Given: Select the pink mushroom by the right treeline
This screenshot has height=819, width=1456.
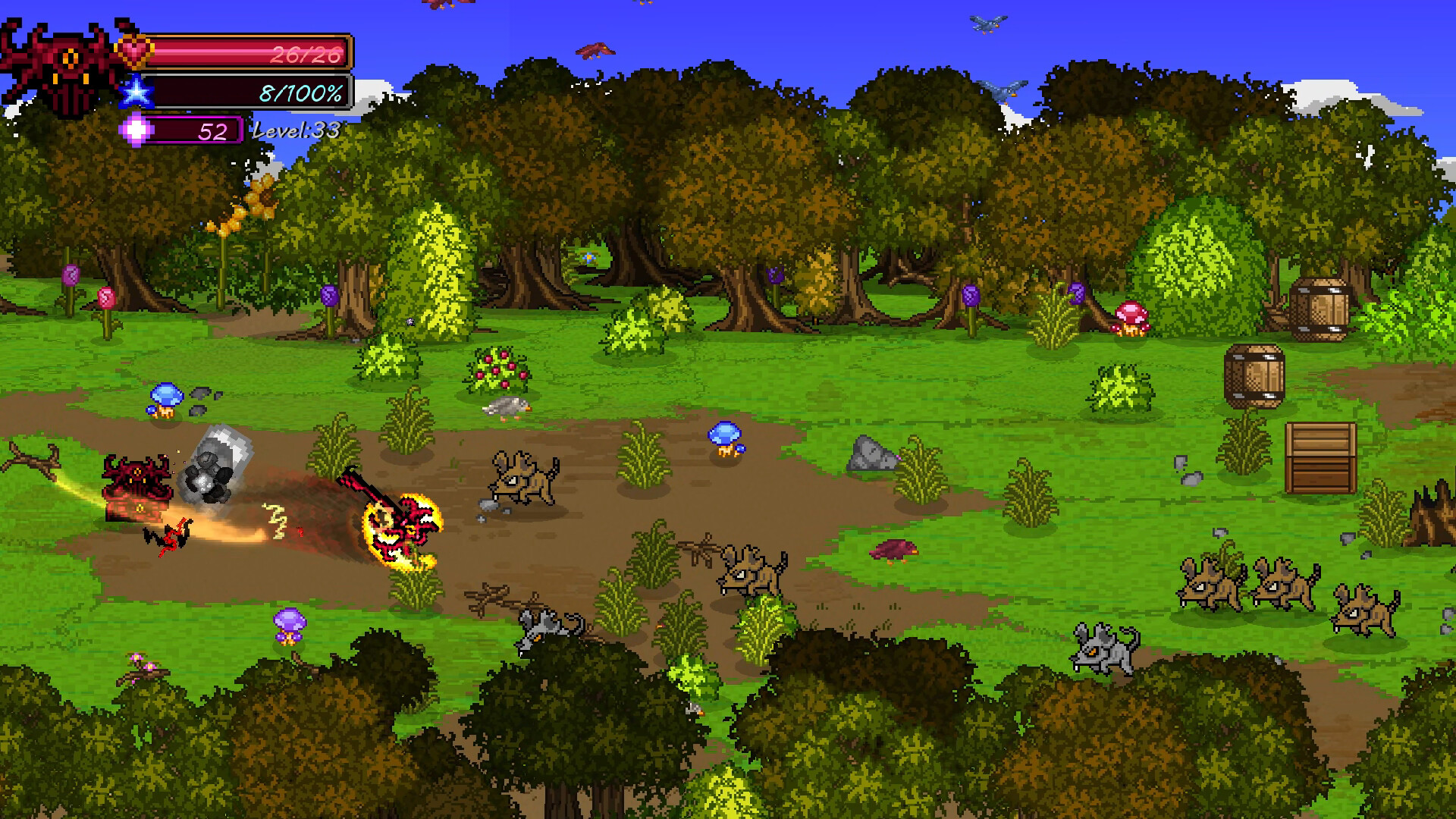Looking at the screenshot, I should 1131,318.
